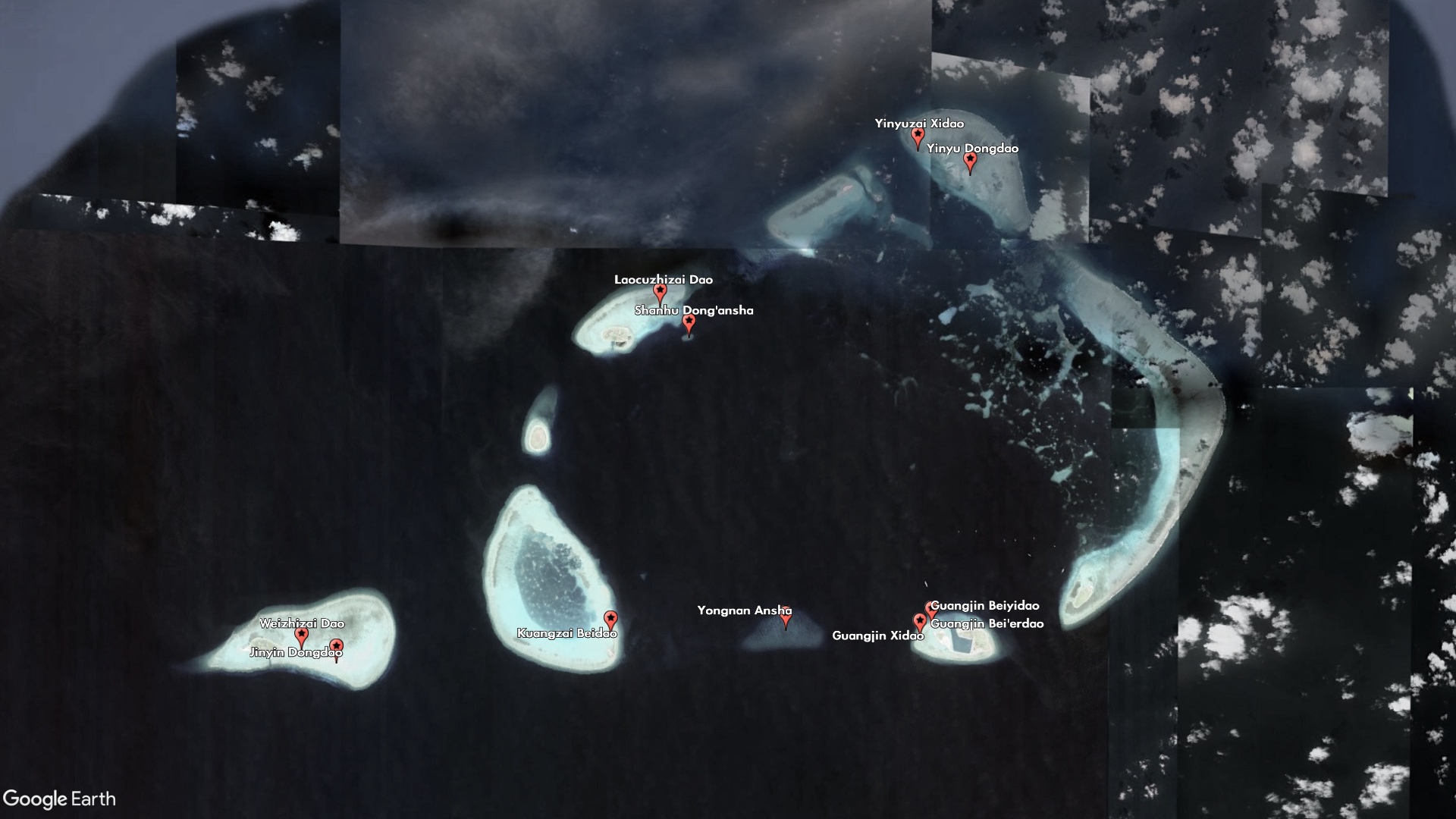
Task: Click the Guangjin Beiyidao placemark pin
Action: click(930, 609)
